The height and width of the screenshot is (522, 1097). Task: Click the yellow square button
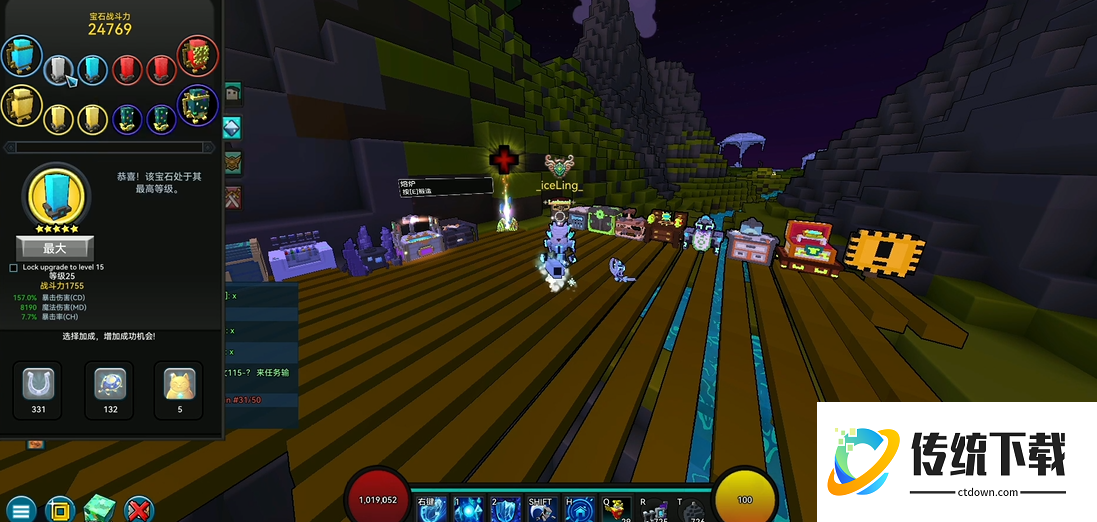pyautogui.click(x=60, y=510)
